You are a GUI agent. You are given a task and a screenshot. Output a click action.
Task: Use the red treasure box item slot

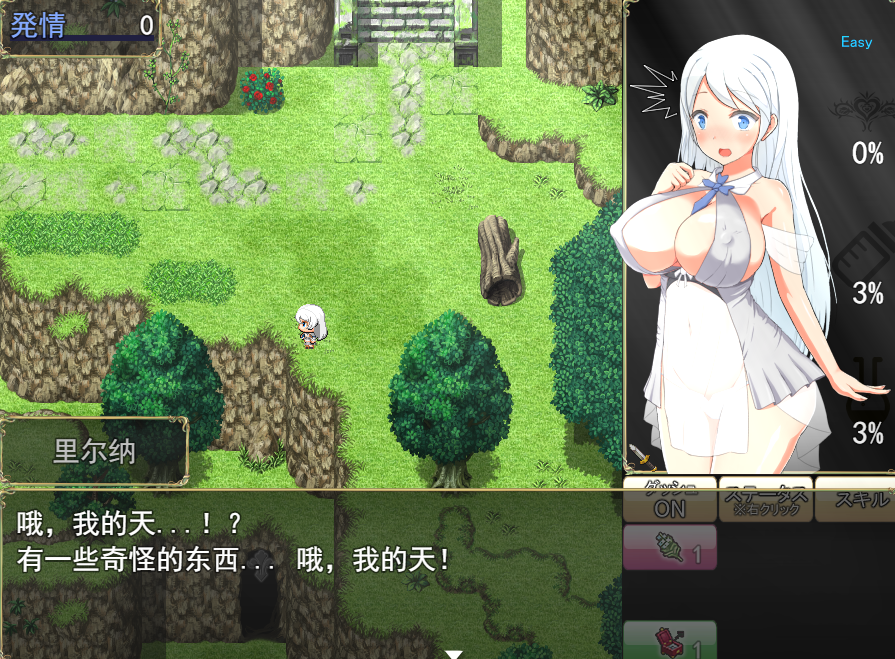[669, 640]
